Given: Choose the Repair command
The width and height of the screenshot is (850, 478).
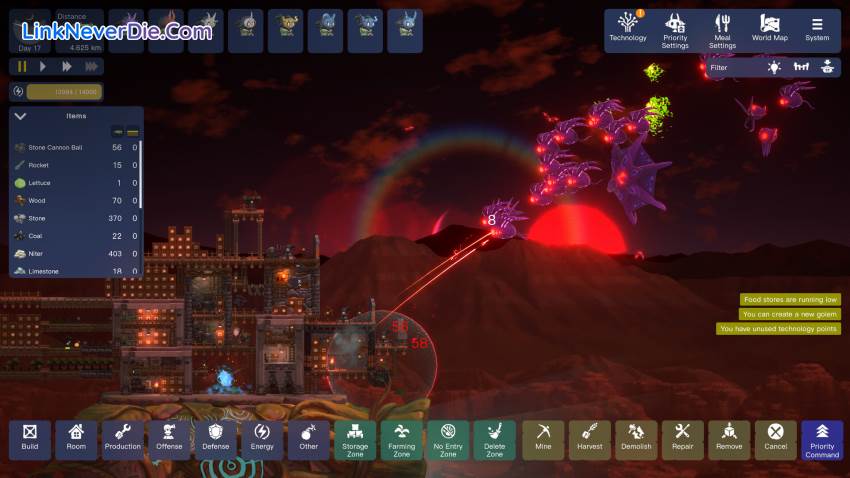Looking at the screenshot, I should pos(683,439).
